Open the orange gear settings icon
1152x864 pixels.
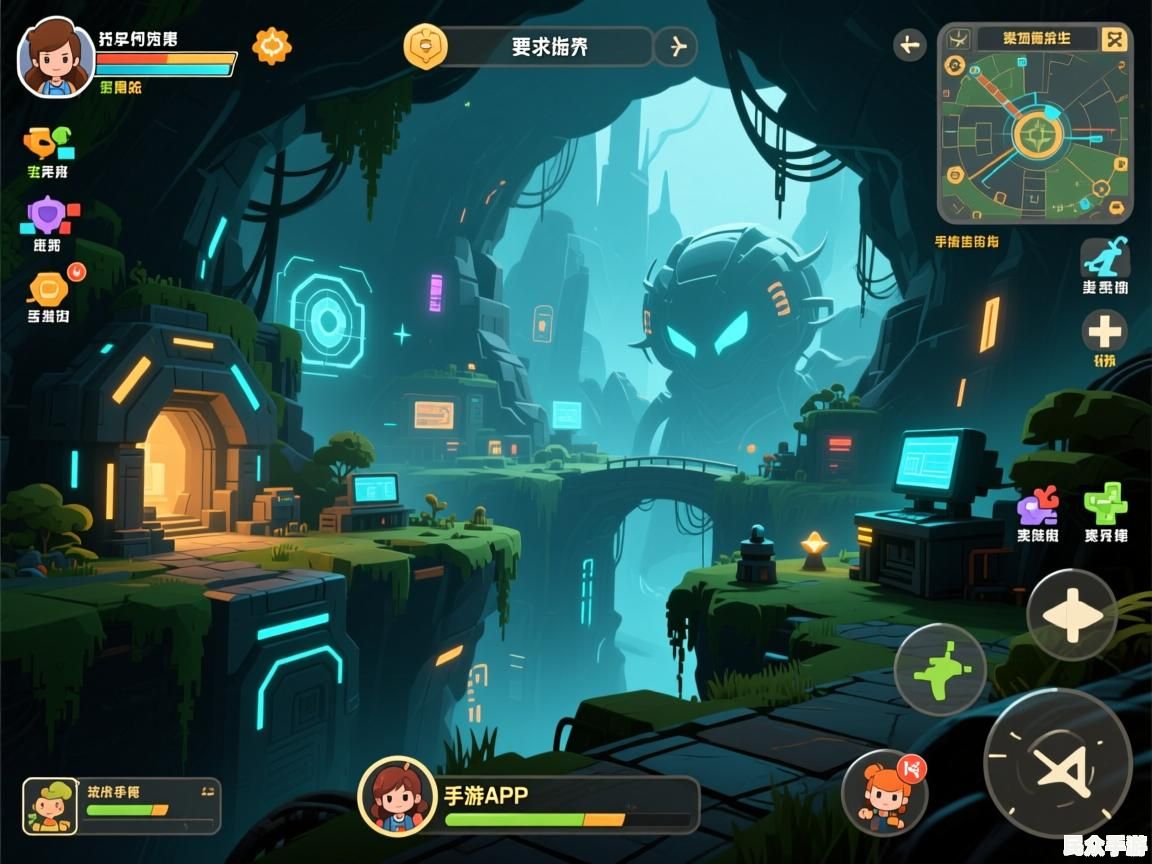pyautogui.click(x=272, y=46)
